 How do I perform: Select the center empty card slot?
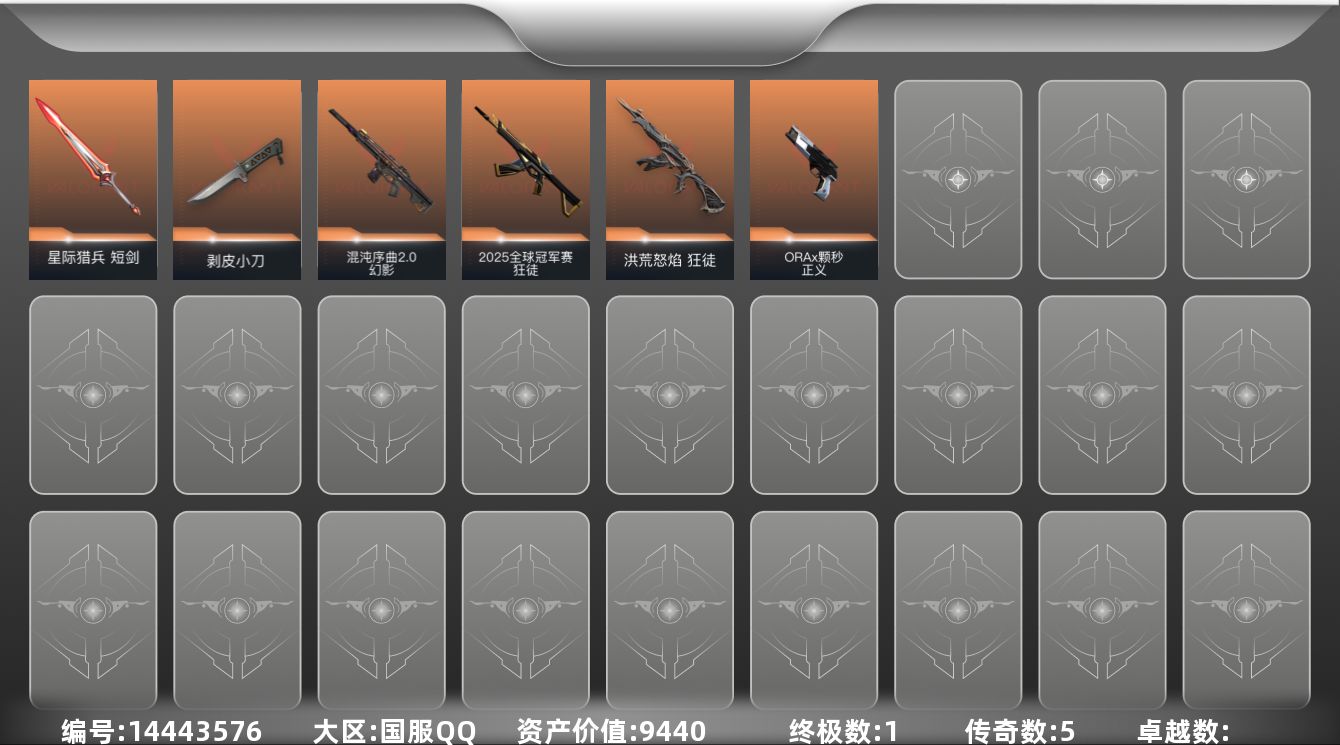point(669,394)
